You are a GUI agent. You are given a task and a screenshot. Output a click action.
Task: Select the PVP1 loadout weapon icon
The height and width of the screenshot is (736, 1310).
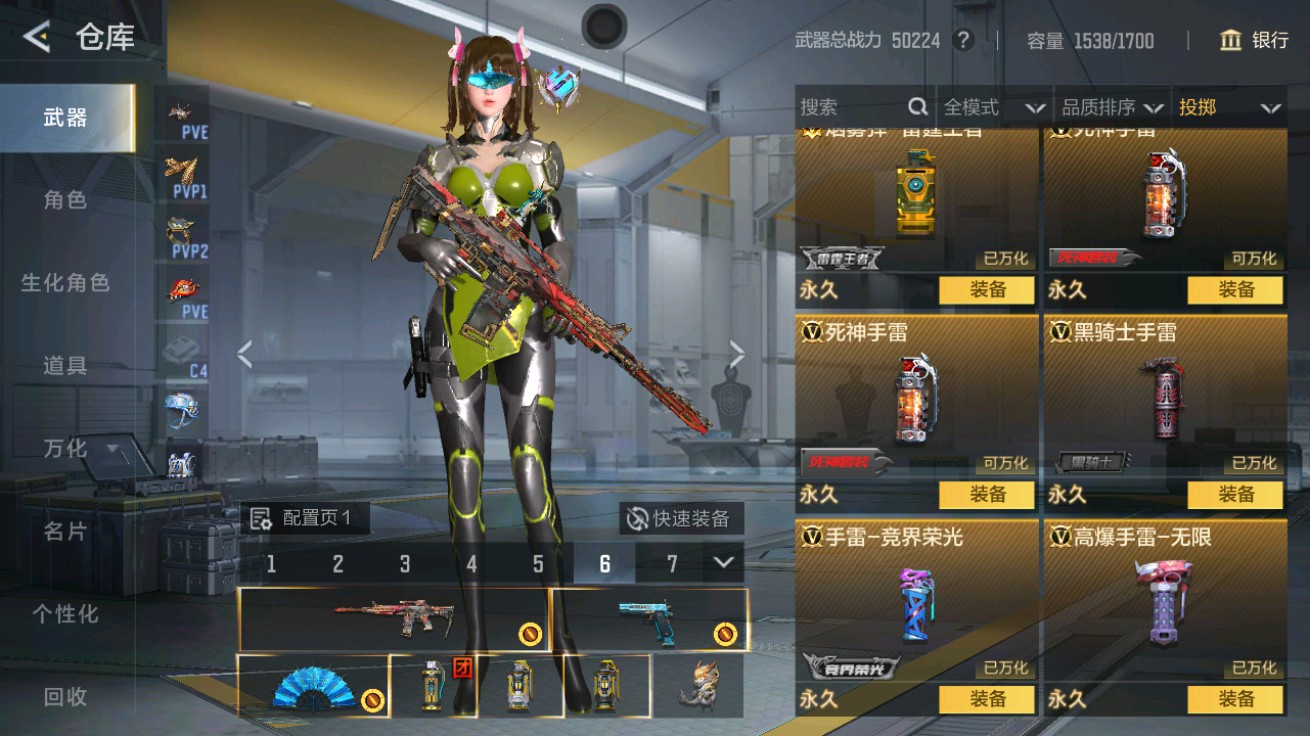click(x=180, y=178)
